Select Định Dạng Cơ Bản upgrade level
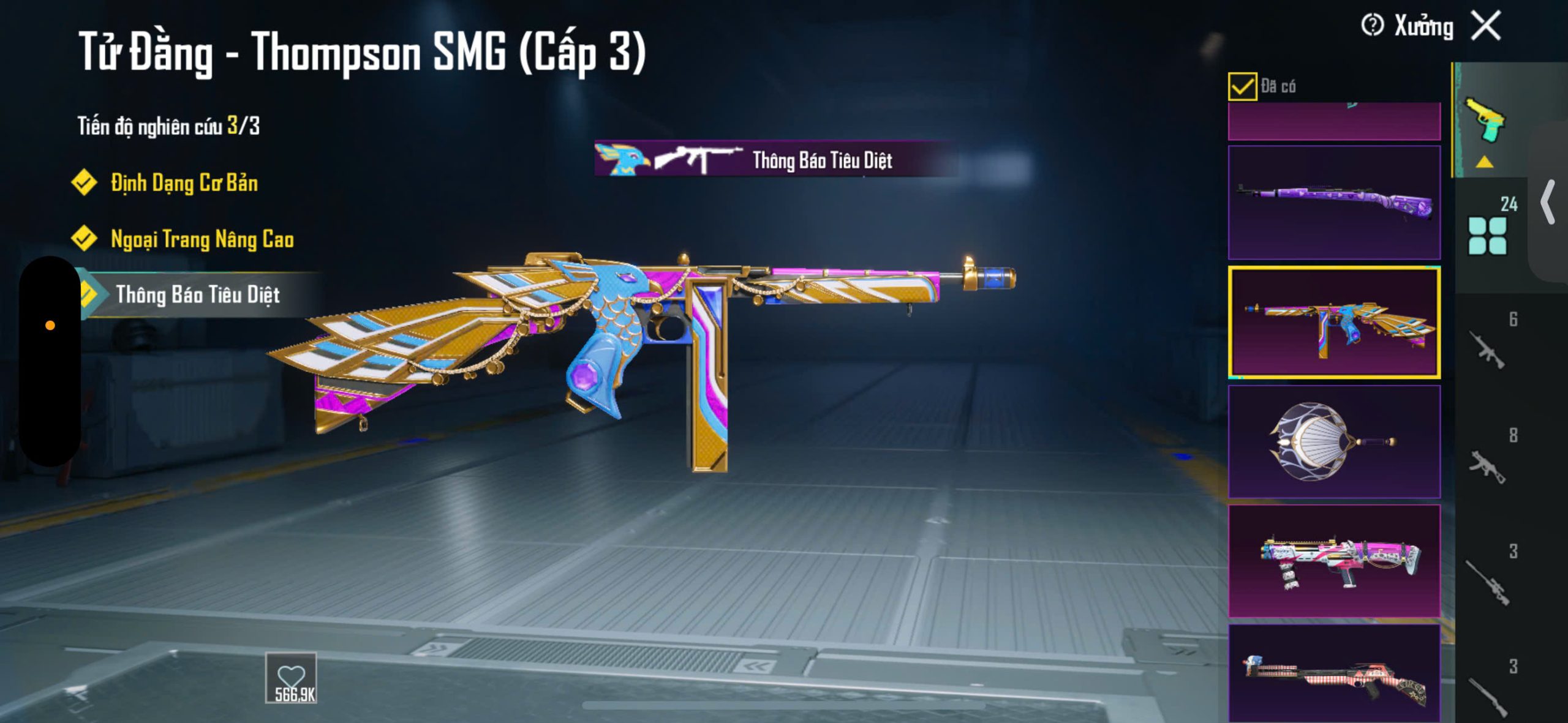This screenshot has width=1568, height=723. click(x=183, y=183)
